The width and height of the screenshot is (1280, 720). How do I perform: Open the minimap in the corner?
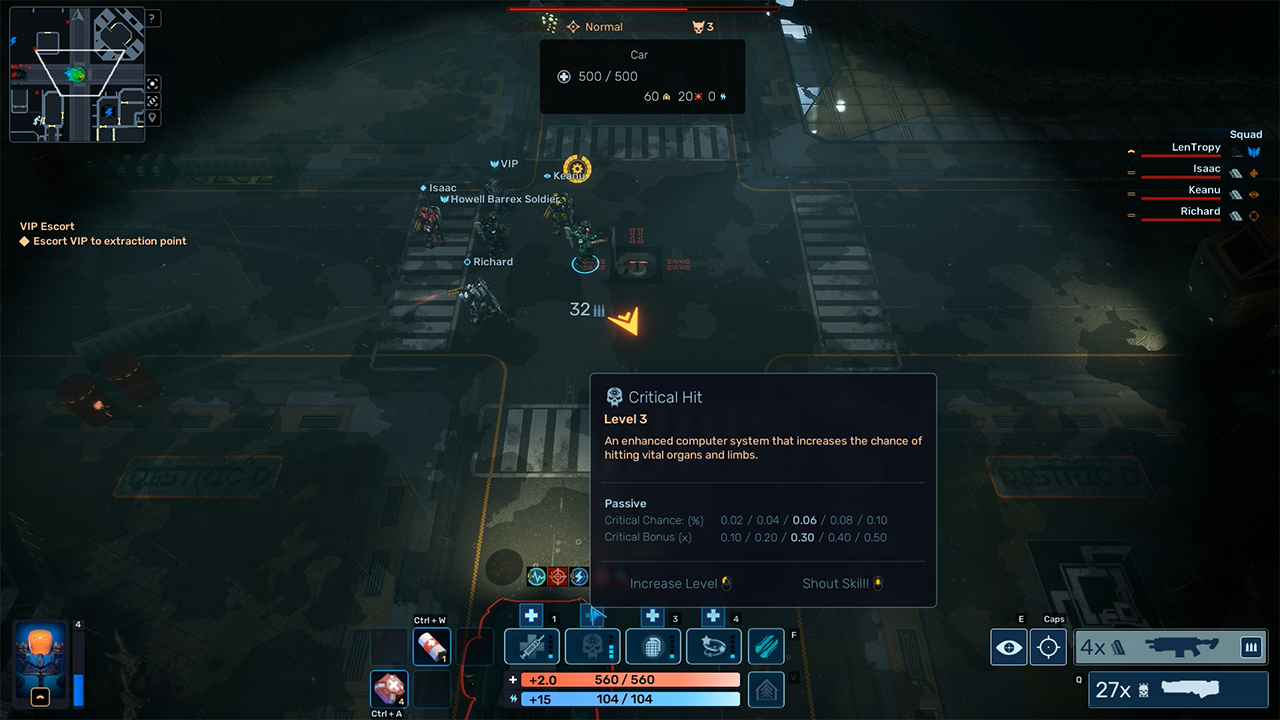pyautogui.click(x=75, y=76)
